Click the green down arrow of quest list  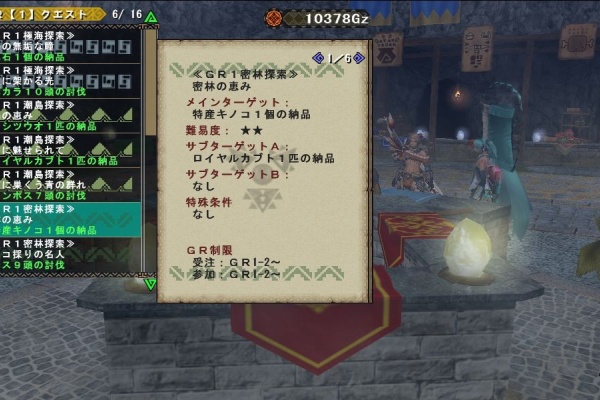pos(150,284)
